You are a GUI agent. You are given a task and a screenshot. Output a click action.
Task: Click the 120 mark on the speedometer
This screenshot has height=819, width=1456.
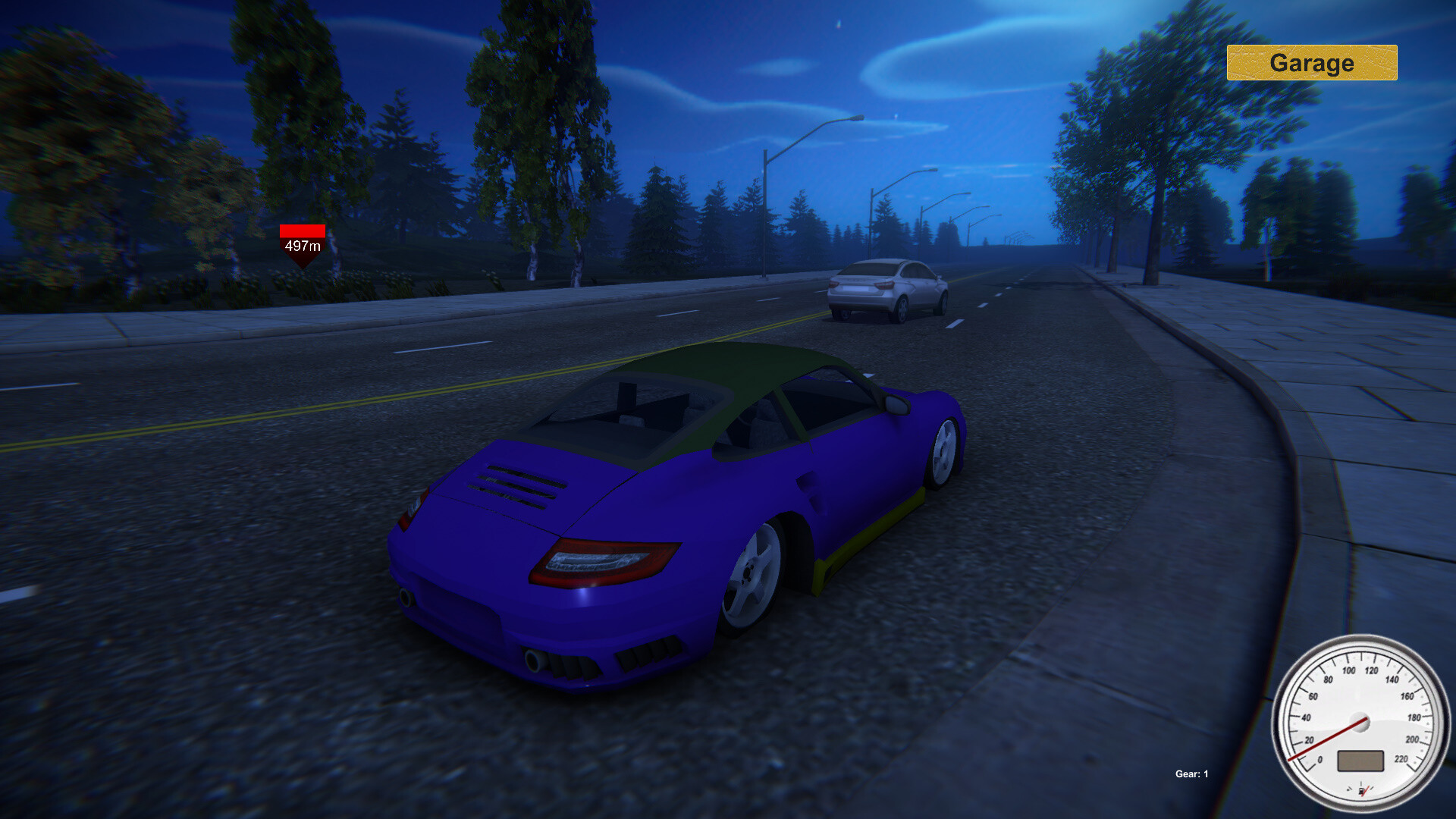(1371, 670)
